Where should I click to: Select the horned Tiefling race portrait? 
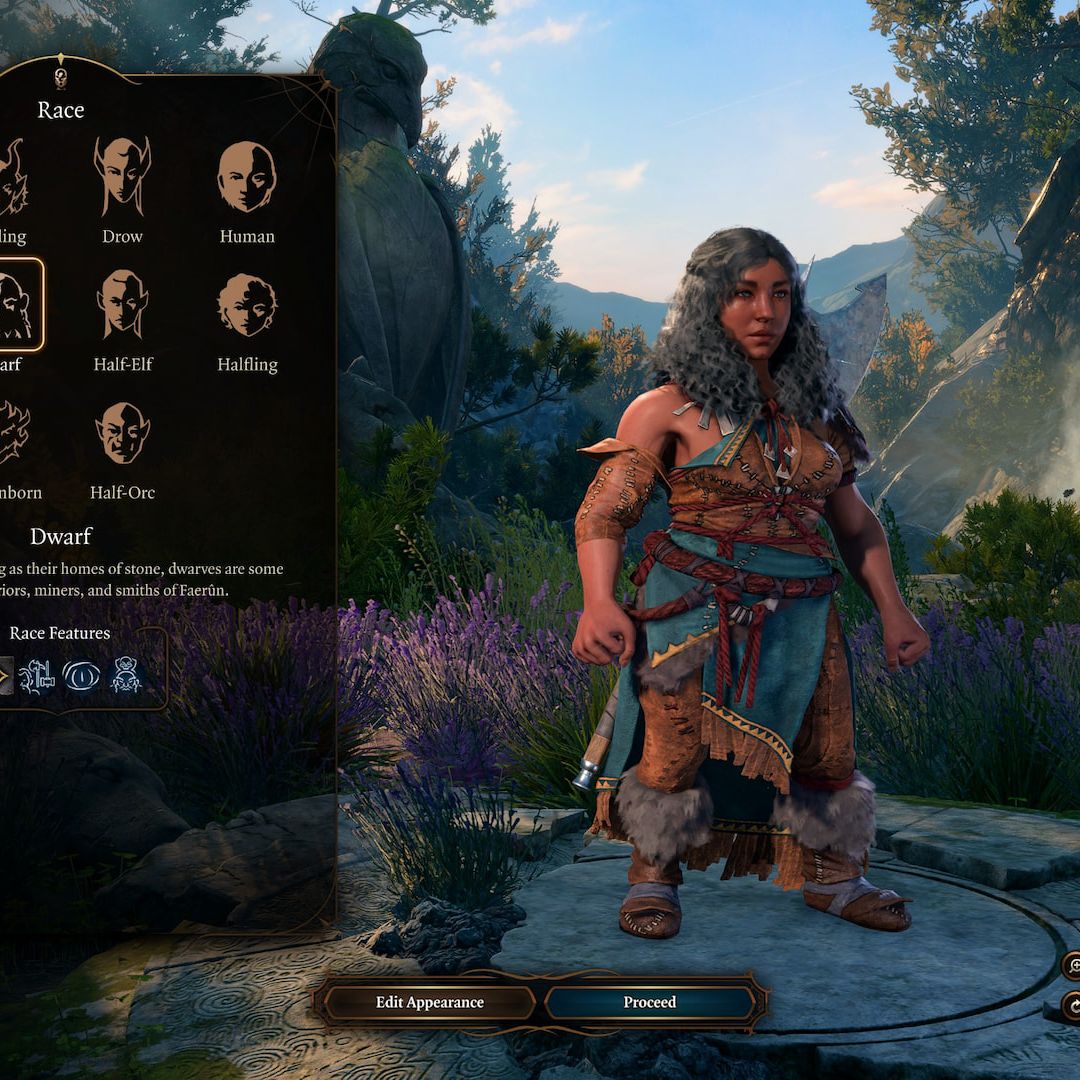(x=12, y=178)
